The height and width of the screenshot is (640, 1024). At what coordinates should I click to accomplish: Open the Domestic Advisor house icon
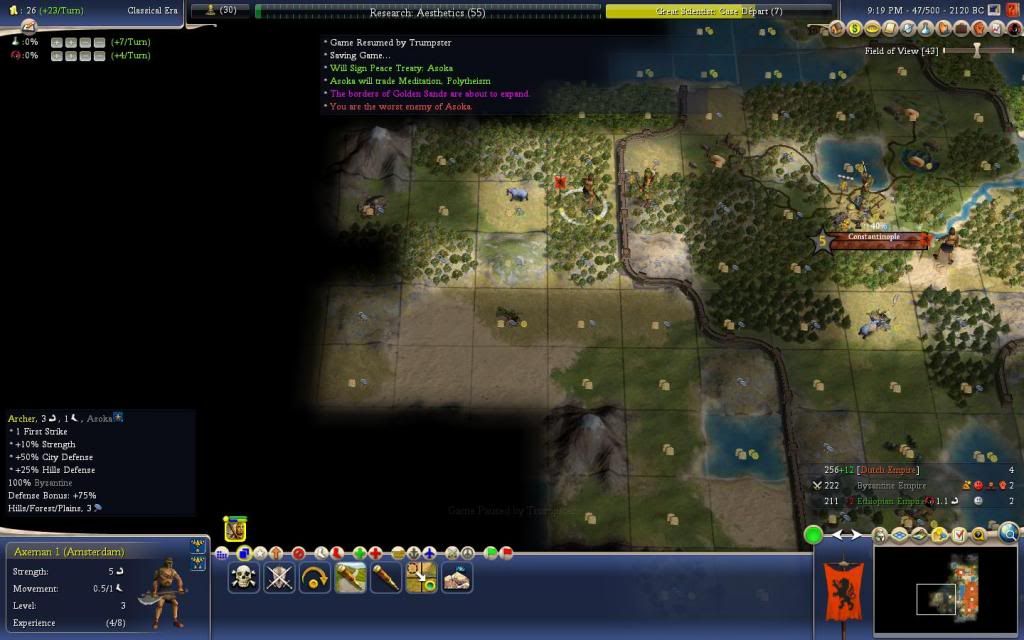coord(837,30)
